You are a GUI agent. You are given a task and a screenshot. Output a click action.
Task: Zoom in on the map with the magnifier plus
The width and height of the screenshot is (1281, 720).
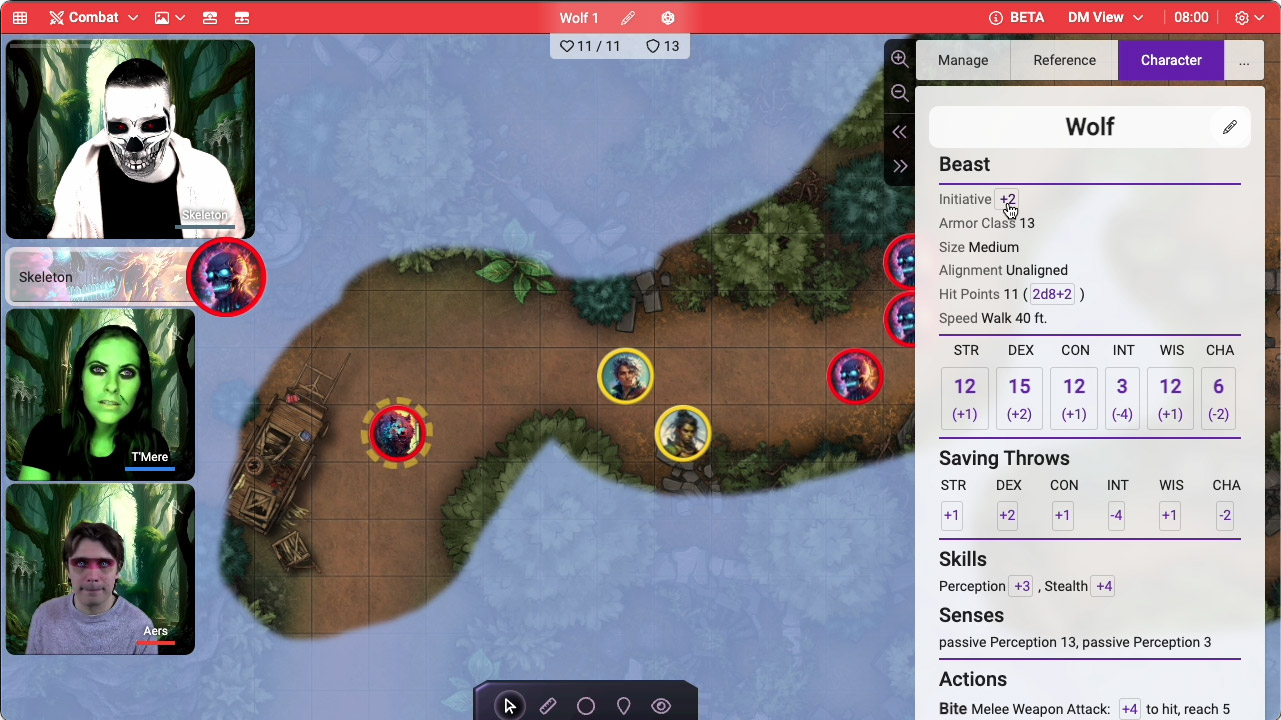(900, 59)
